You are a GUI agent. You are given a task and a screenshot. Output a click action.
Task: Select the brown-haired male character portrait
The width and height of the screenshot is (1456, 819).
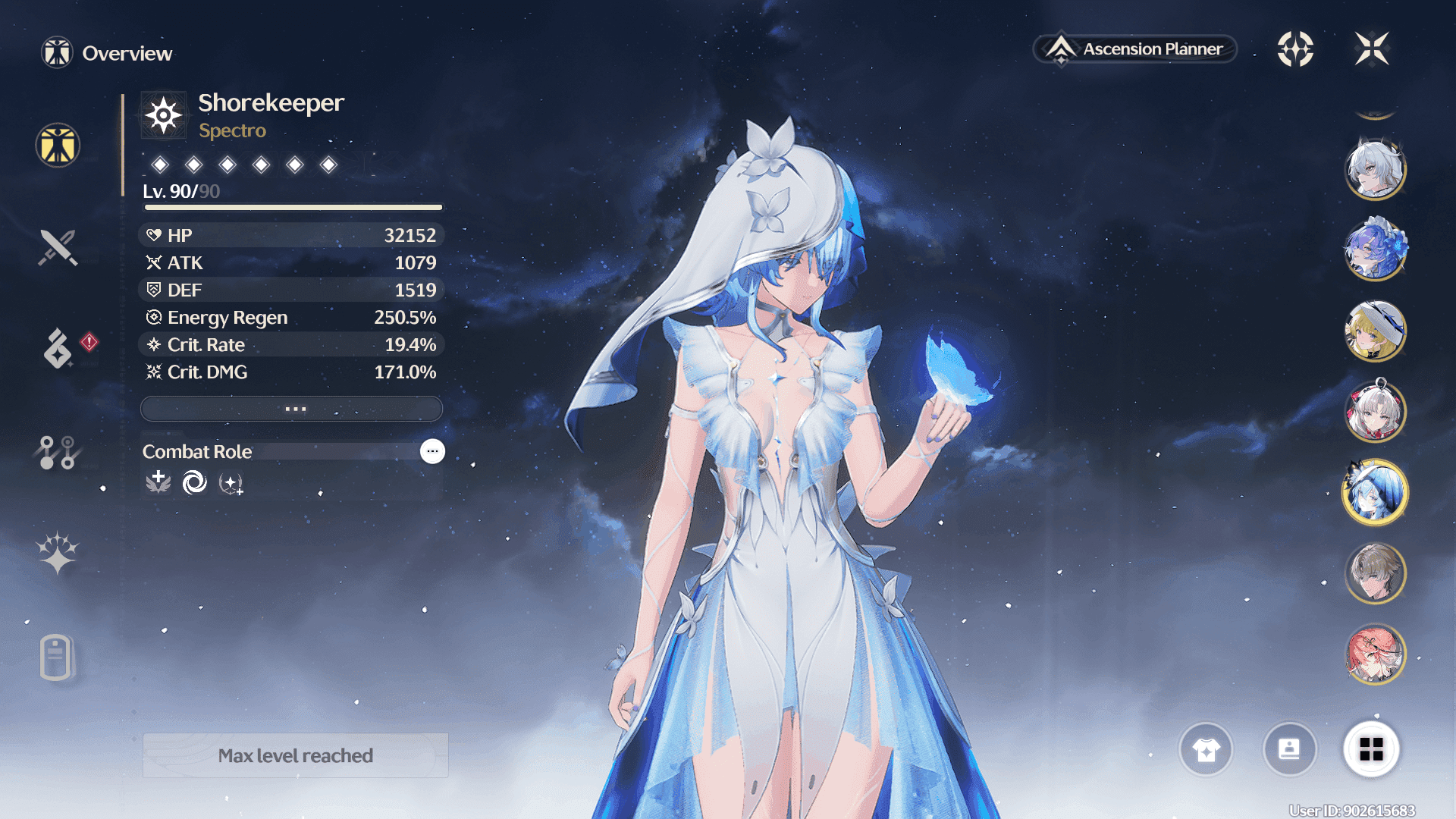(1375, 574)
